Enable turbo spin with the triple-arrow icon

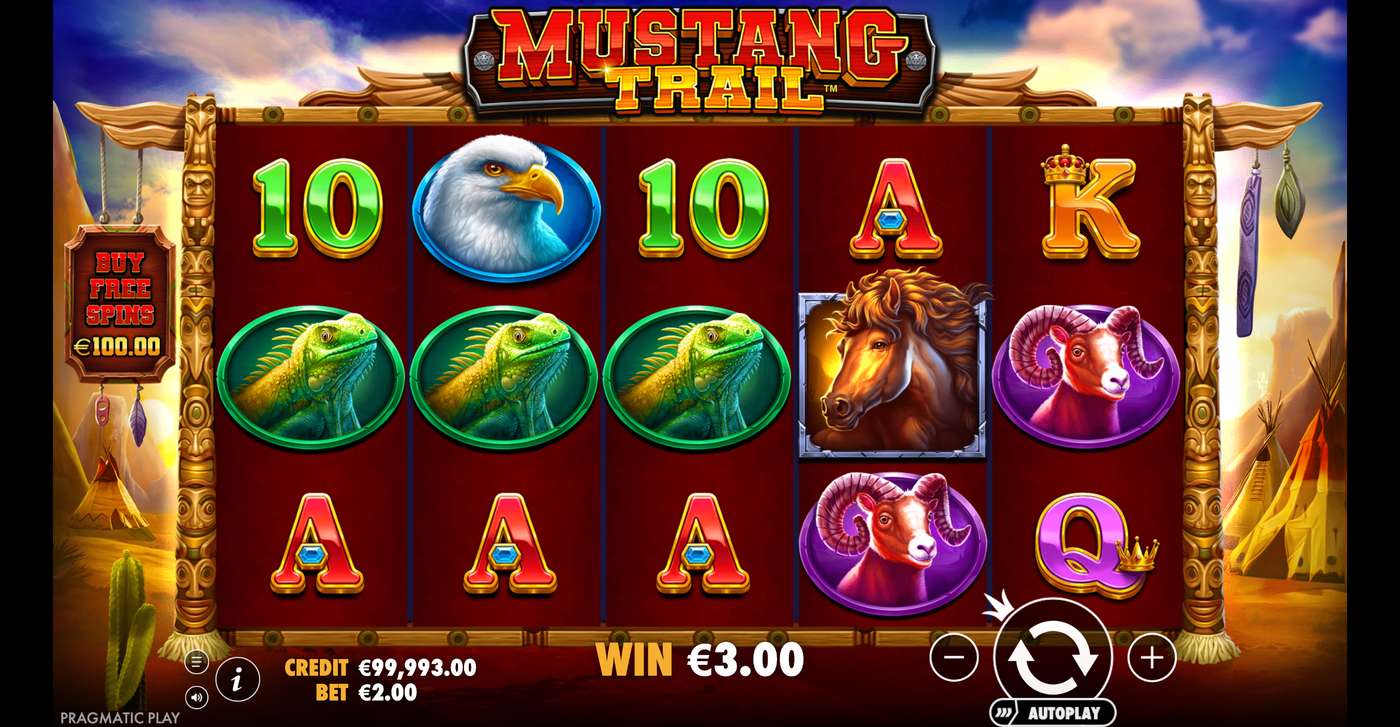click(x=1005, y=711)
